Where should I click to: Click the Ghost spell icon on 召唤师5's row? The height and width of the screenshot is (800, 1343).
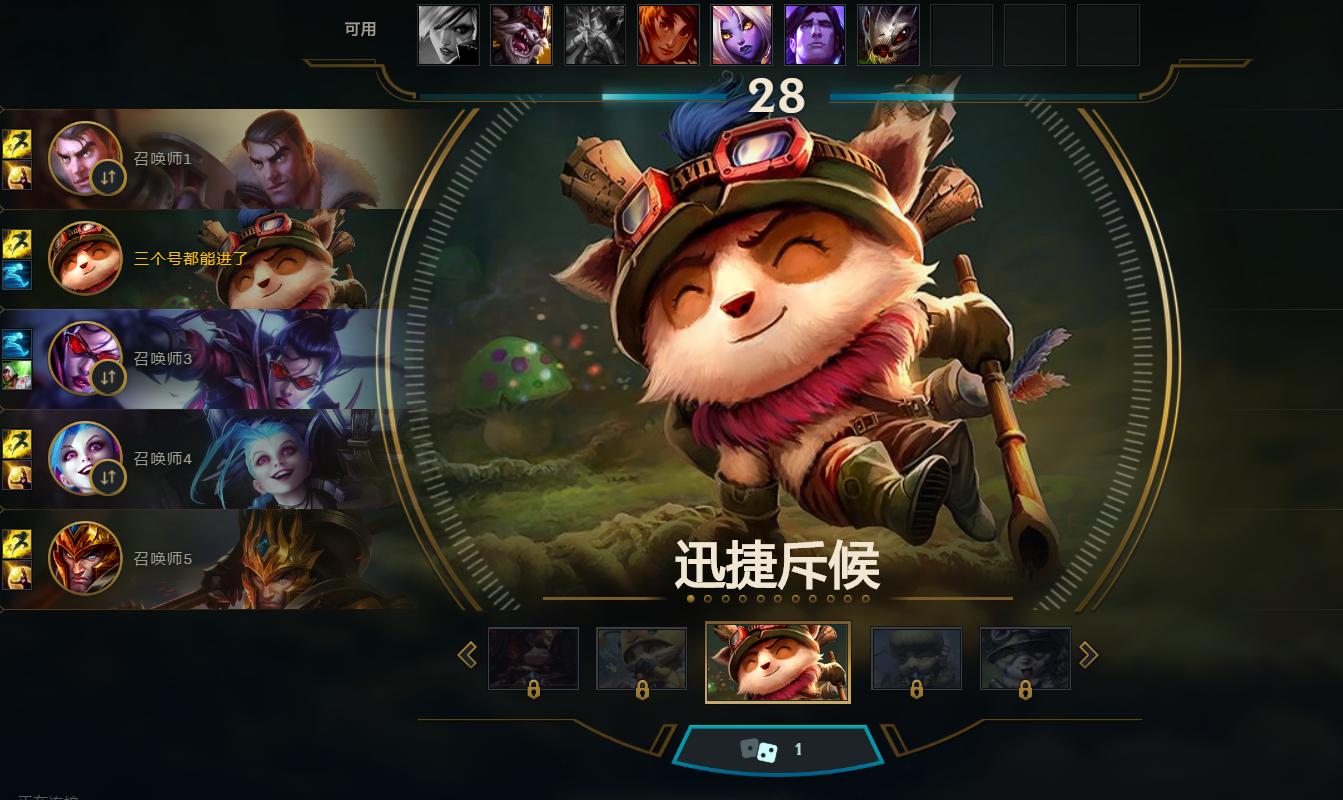click(17, 576)
